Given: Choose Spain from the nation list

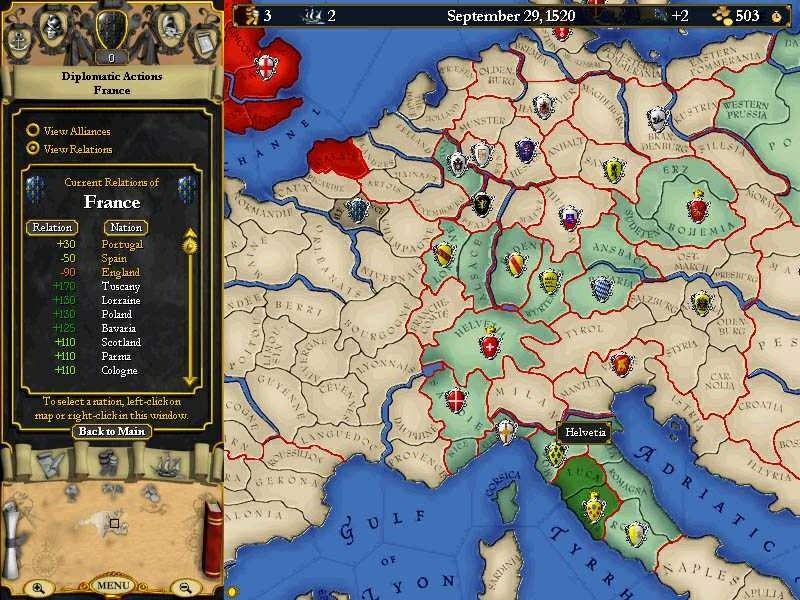Looking at the screenshot, I should pyautogui.click(x=115, y=258).
